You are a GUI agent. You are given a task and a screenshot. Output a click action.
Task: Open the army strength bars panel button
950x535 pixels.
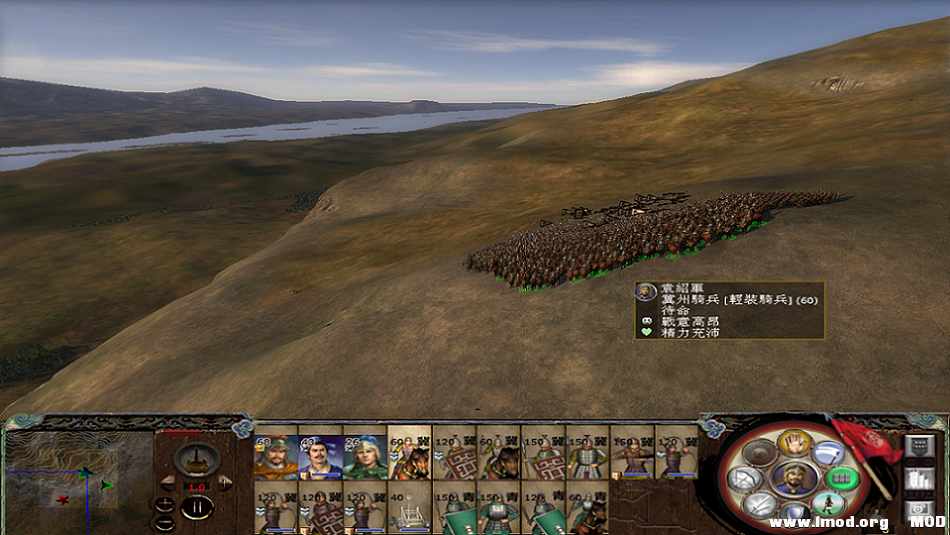(918, 479)
